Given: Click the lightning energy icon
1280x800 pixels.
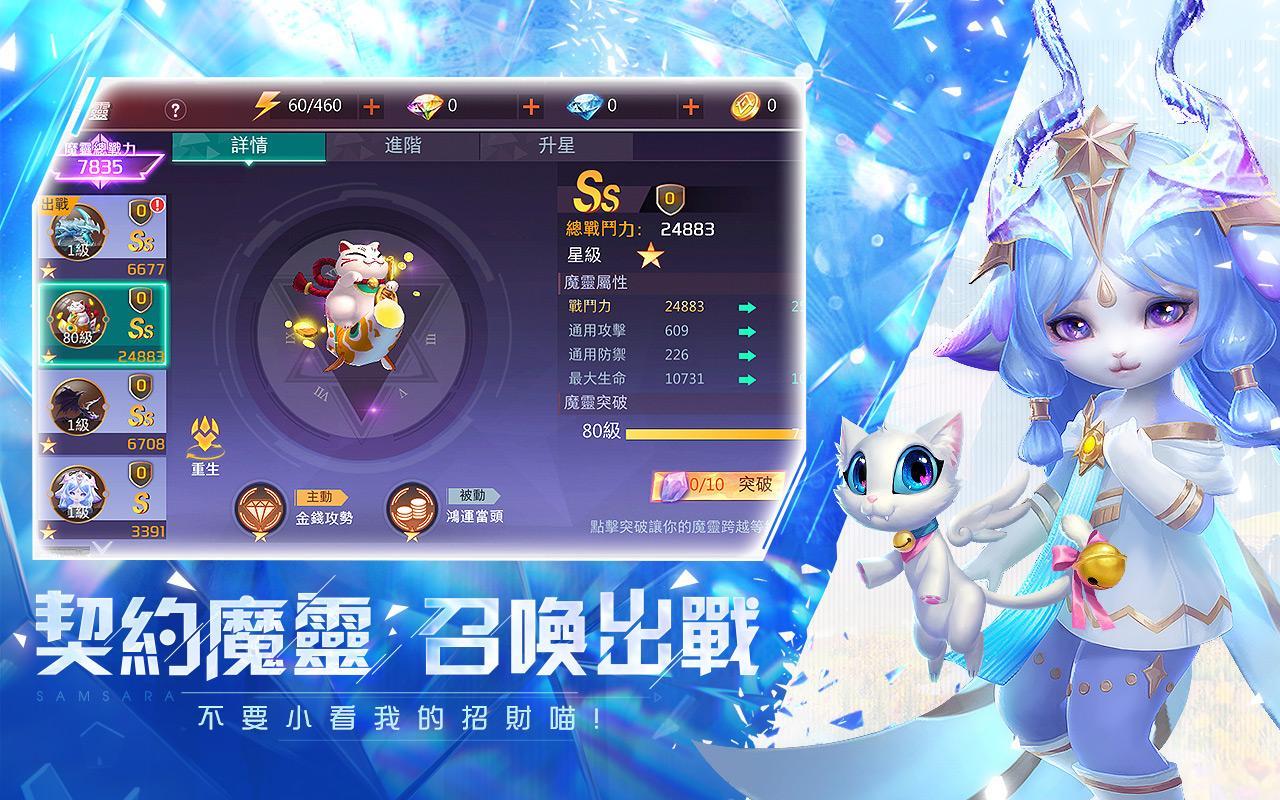Looking at the screenshot, I should [268, 104].
